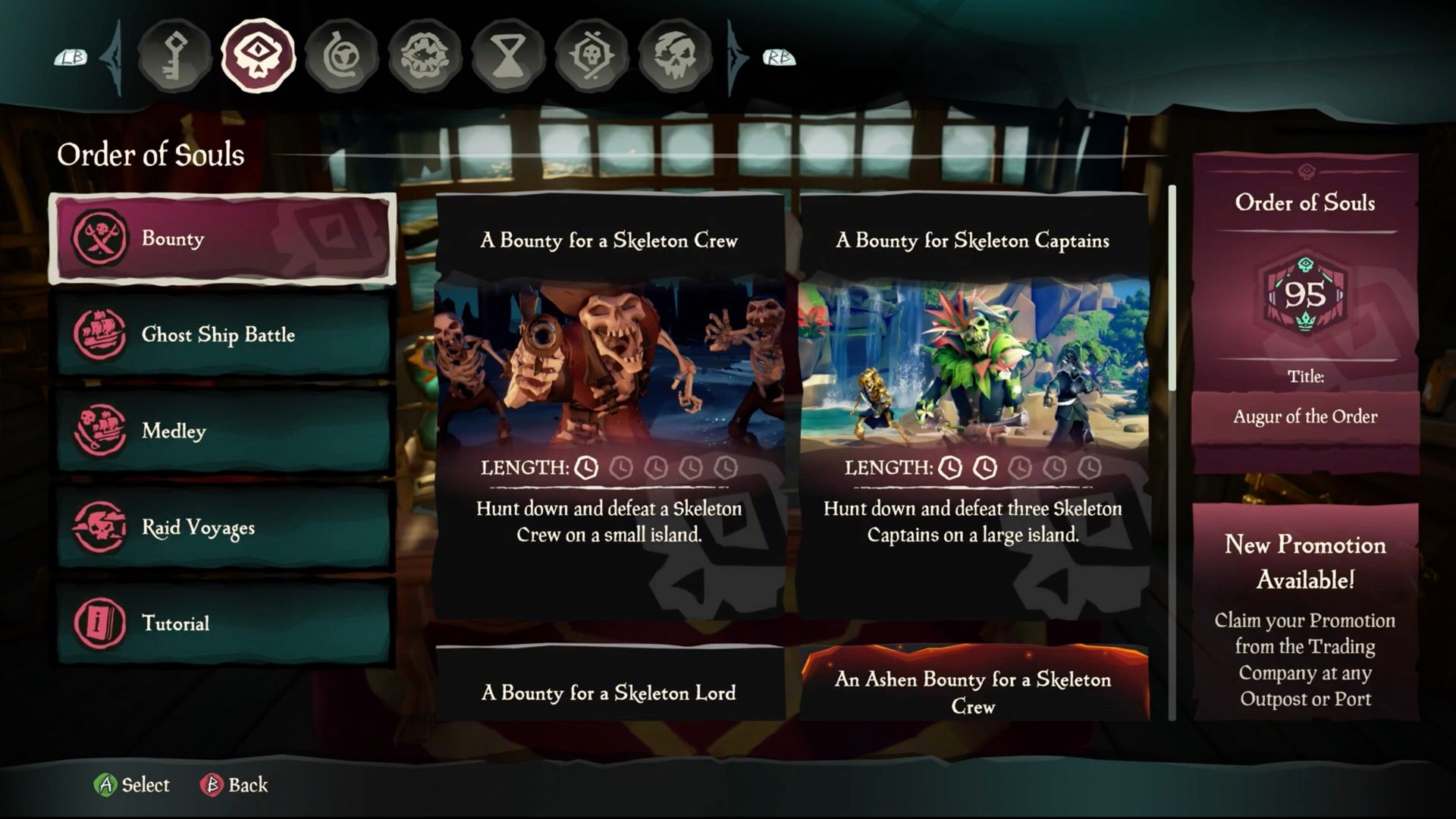
Task: Open the Bilge Rats skull icon
Action: click(x=675, y=55)
